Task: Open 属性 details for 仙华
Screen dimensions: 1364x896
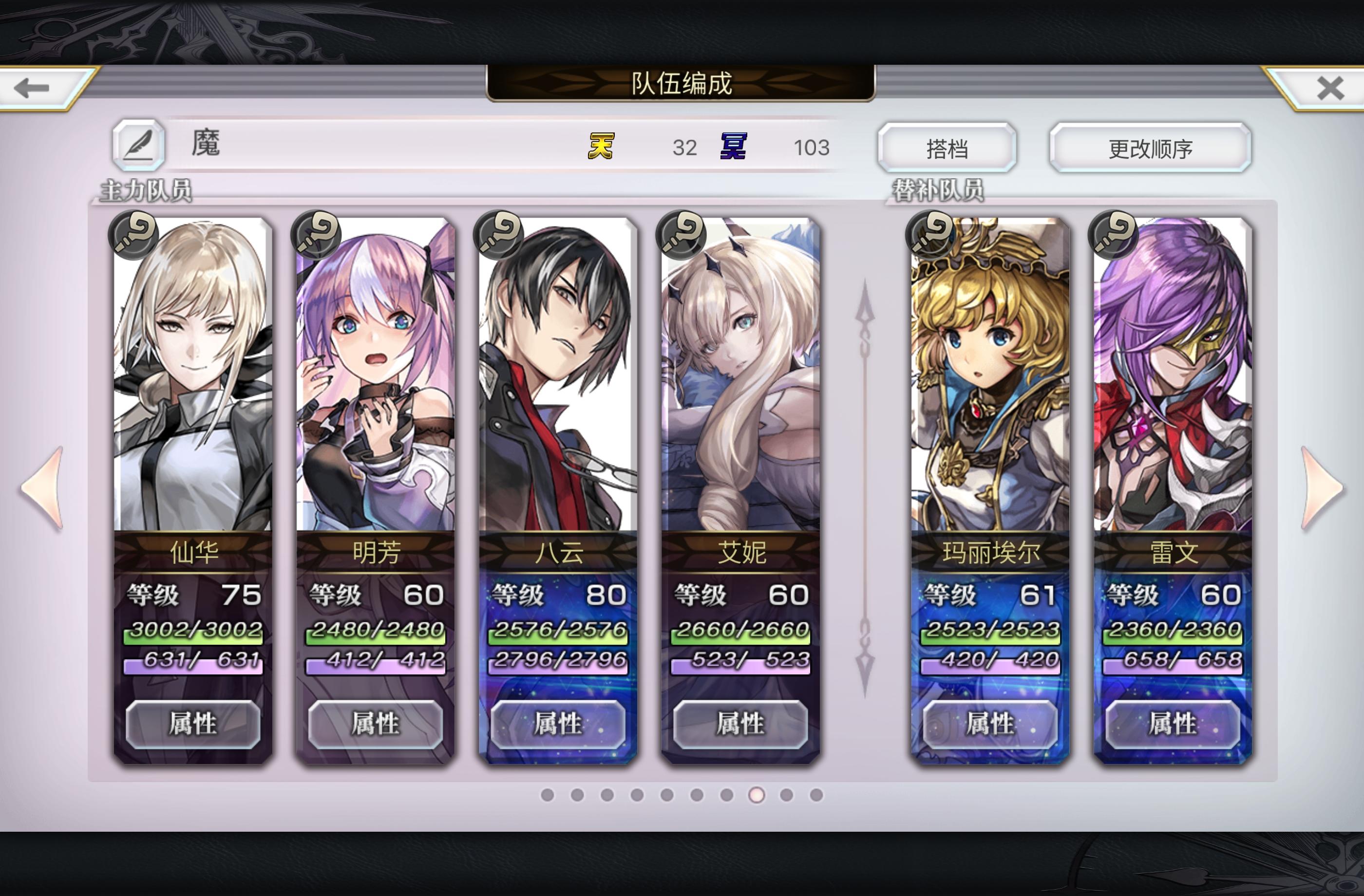Action: point(195,723)
